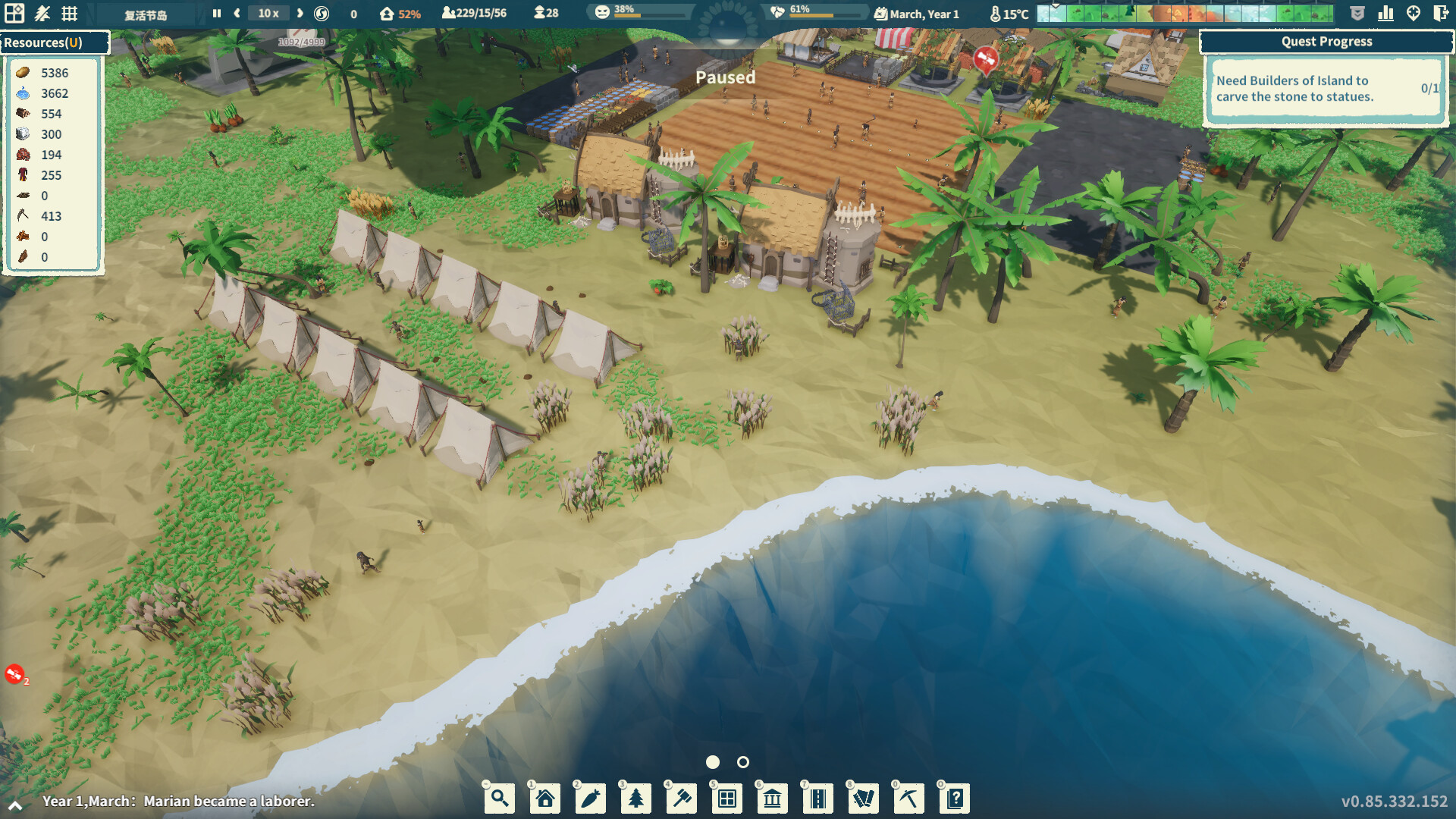Open the tree forestry menu

point(635,798)
